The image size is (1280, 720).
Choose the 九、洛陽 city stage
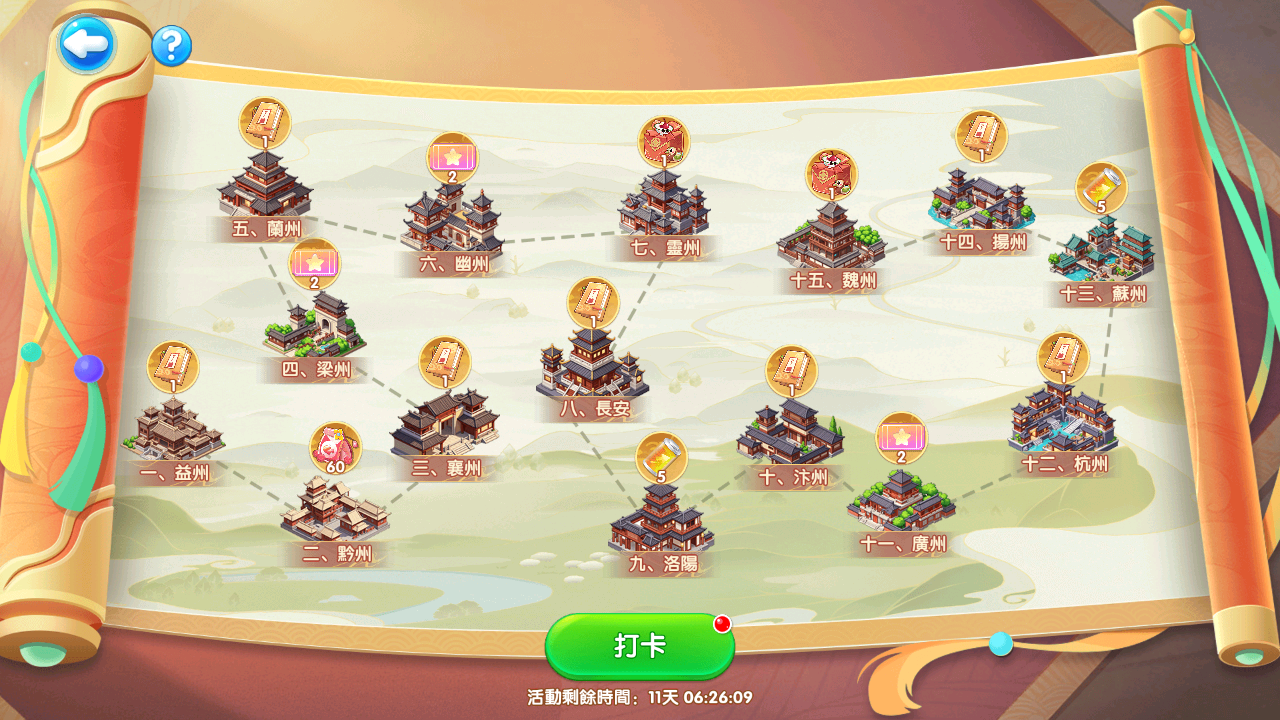click(661, 521)
